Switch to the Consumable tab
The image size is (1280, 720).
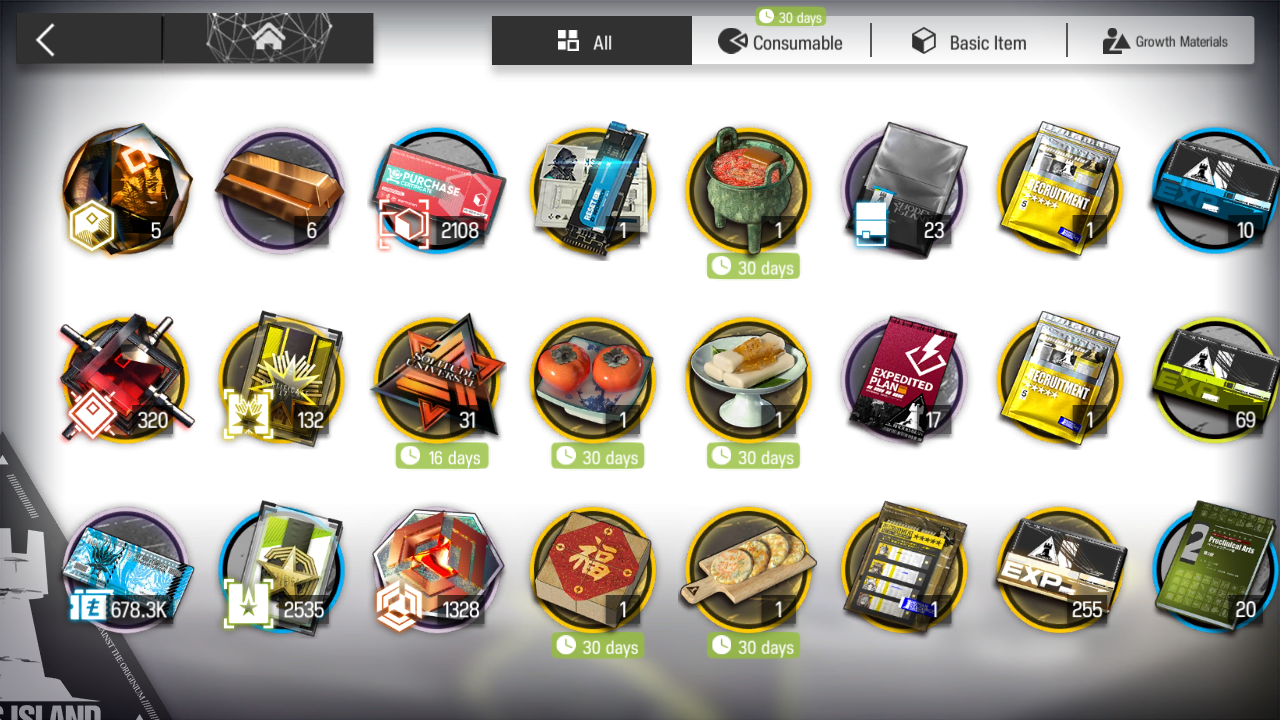(781, 41)
